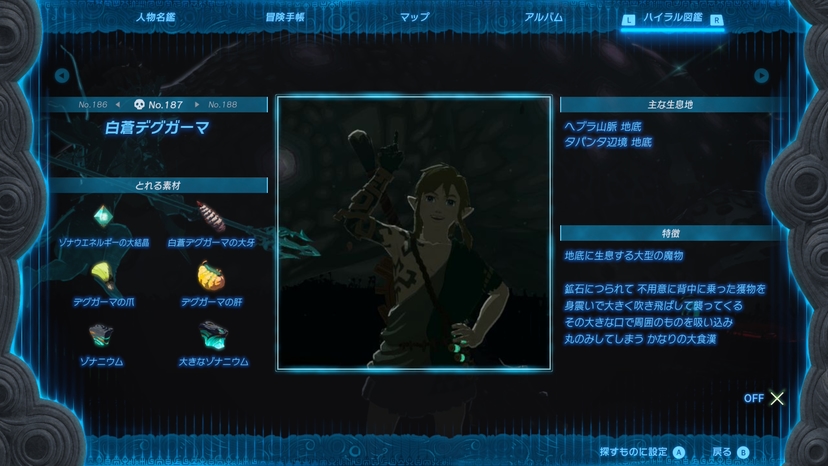This screenshot has height=466, width=828.
Task: Set as search target with 探すものに設定
Action: 641,452
